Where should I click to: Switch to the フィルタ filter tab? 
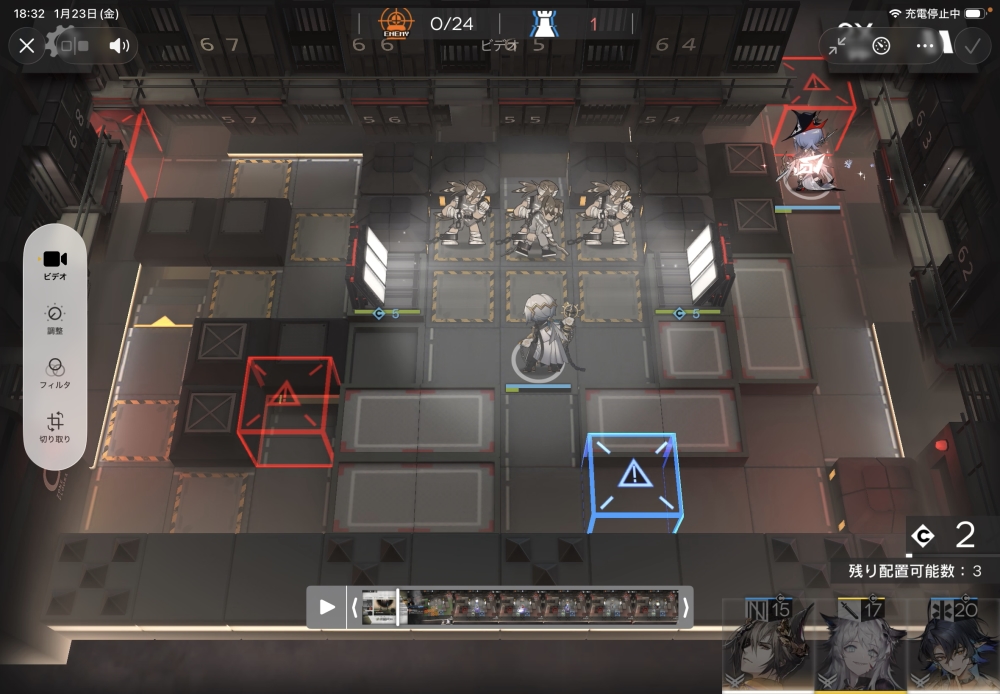pyautogui.click(x=55, y=374)
